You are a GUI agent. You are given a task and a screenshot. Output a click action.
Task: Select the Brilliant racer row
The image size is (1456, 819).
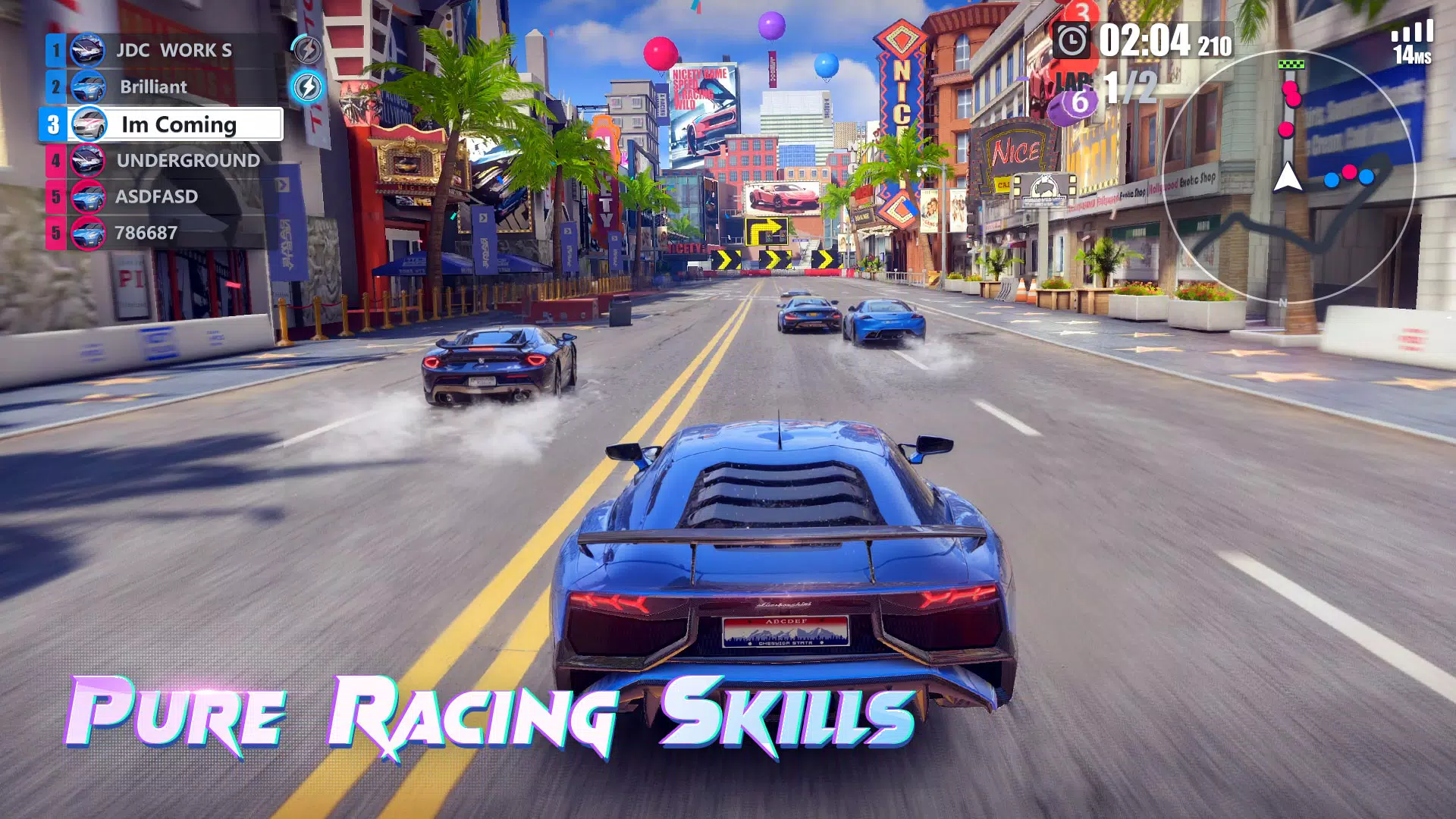[x=154, y=87]
